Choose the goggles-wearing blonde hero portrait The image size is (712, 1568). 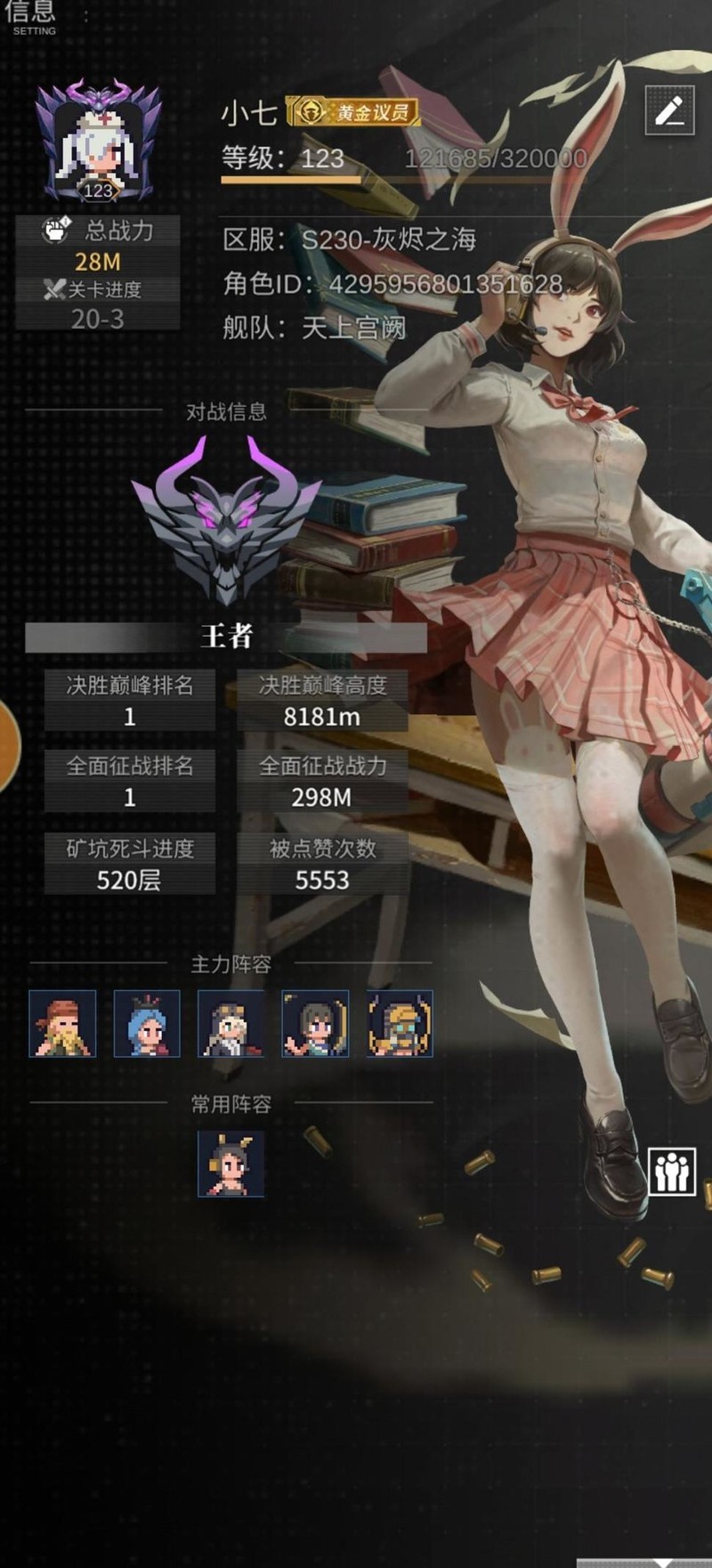[x=231, y=1024]
